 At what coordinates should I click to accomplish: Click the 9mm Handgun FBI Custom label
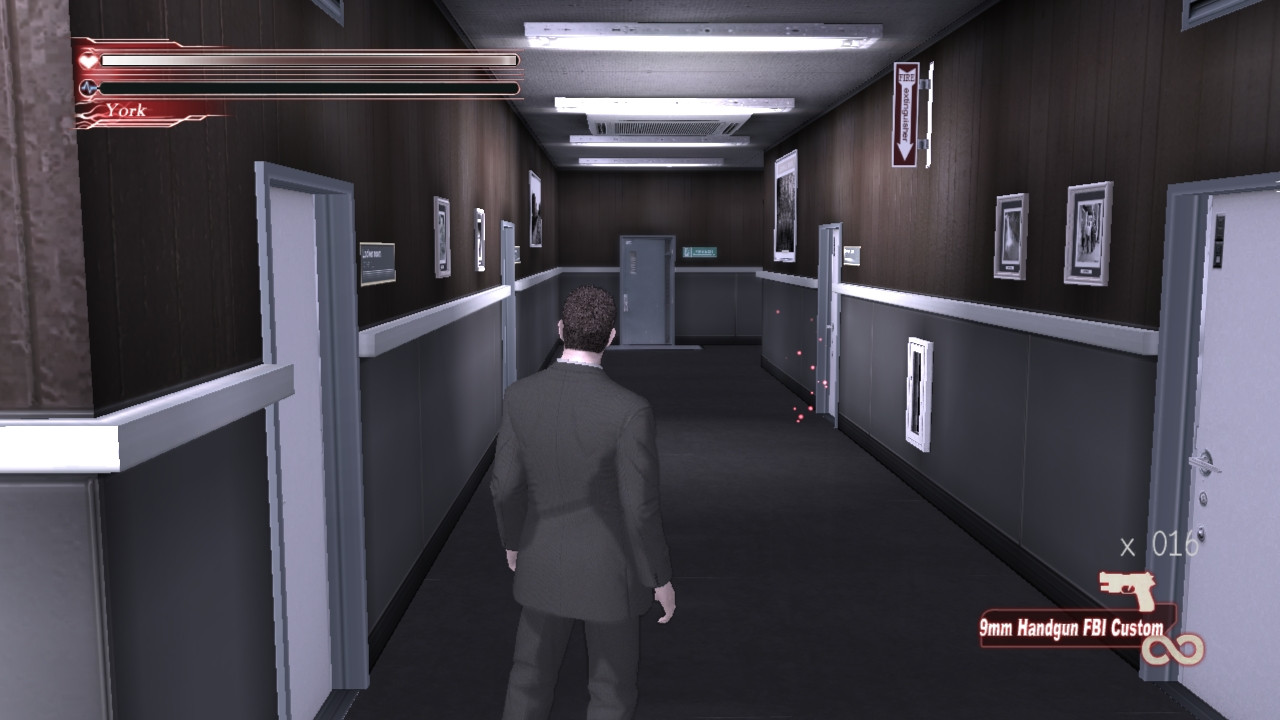(1070, 629)
